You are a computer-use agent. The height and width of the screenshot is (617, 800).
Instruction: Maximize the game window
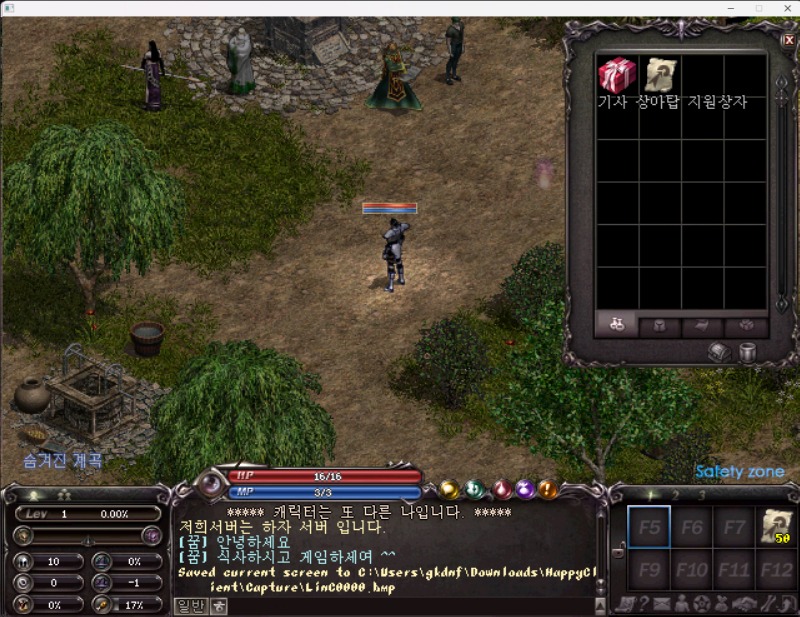tap(758, 8)
